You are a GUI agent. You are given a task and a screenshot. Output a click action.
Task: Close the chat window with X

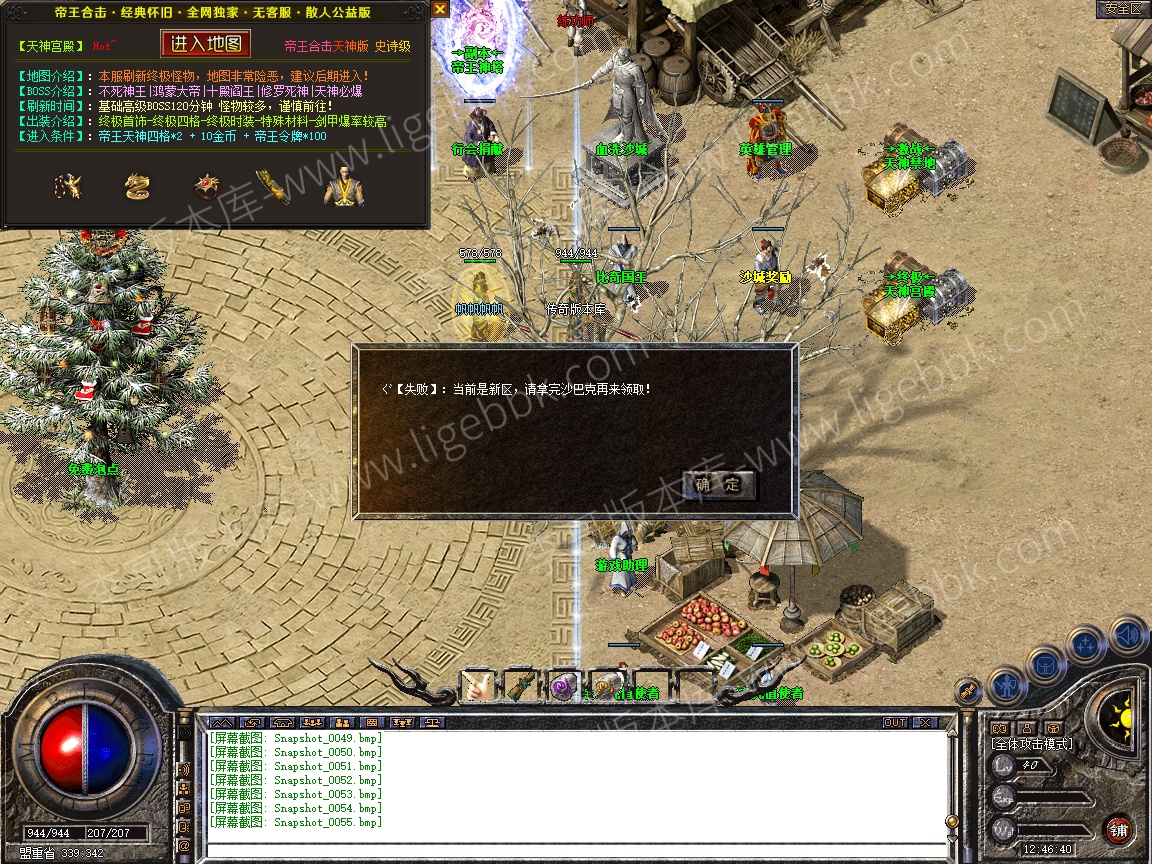(x=925, y=722)
